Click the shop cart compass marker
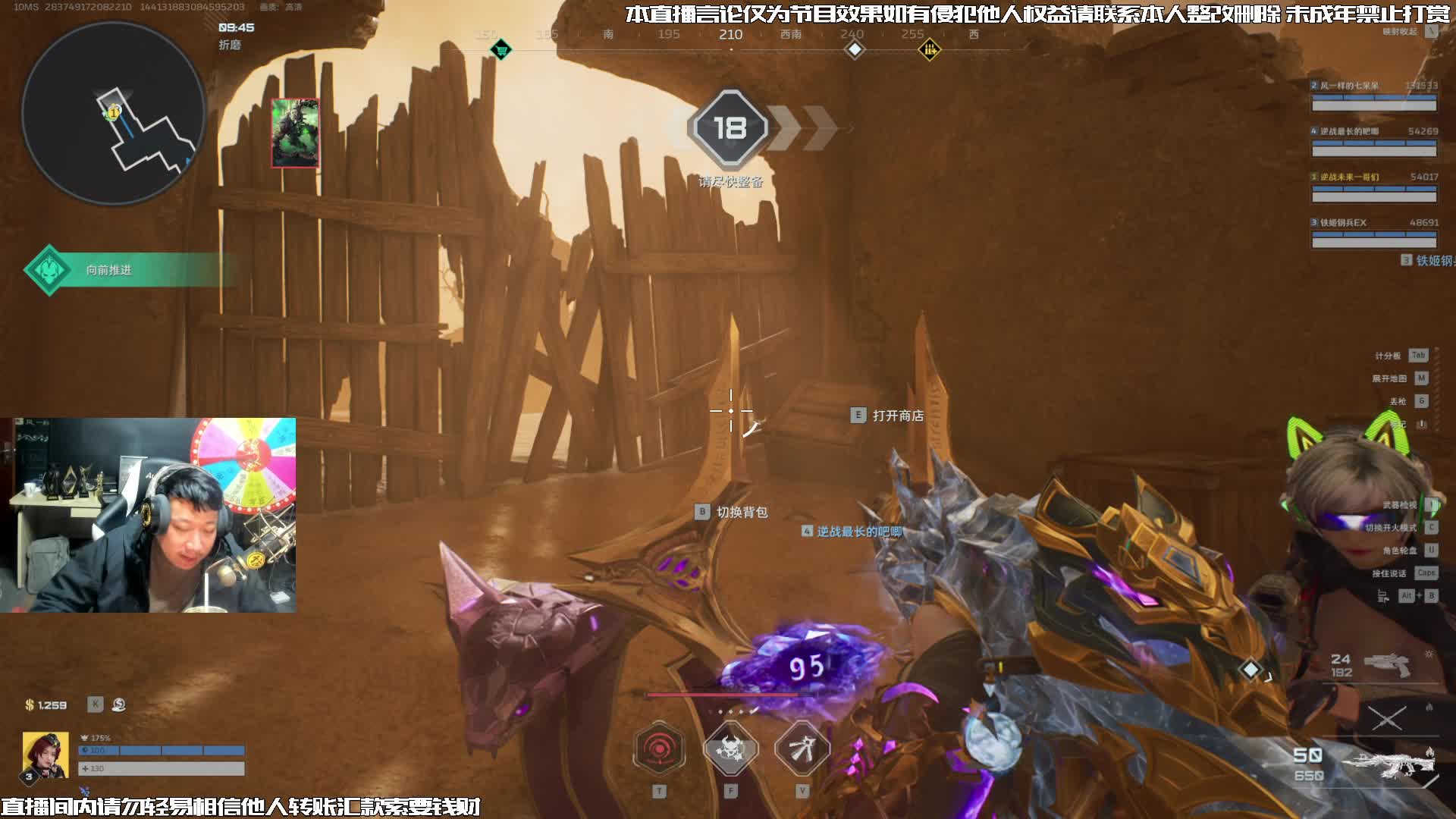Viewport: 1456px width, 819px height. click(500, 51)
